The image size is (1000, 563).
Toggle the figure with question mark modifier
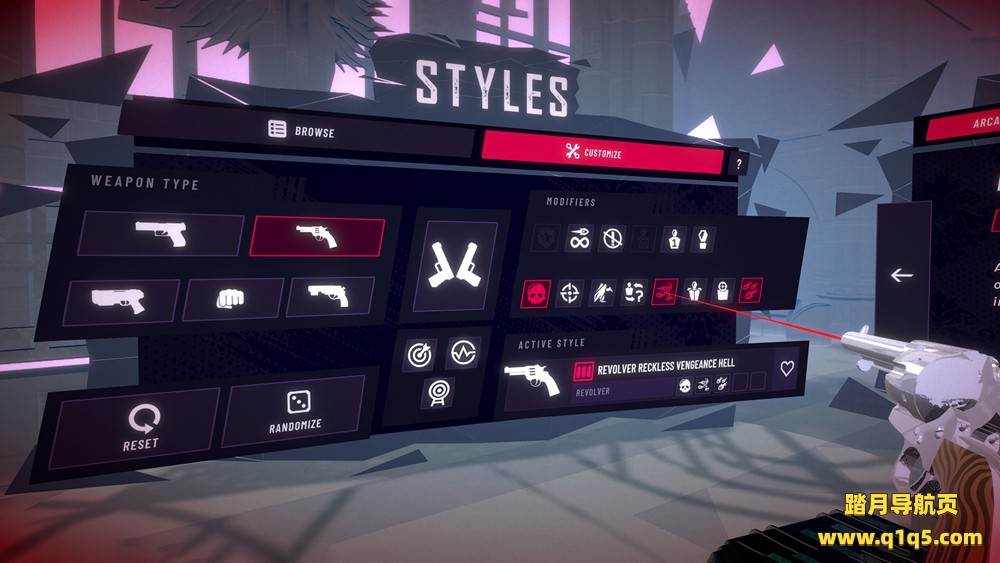[634, 292]
